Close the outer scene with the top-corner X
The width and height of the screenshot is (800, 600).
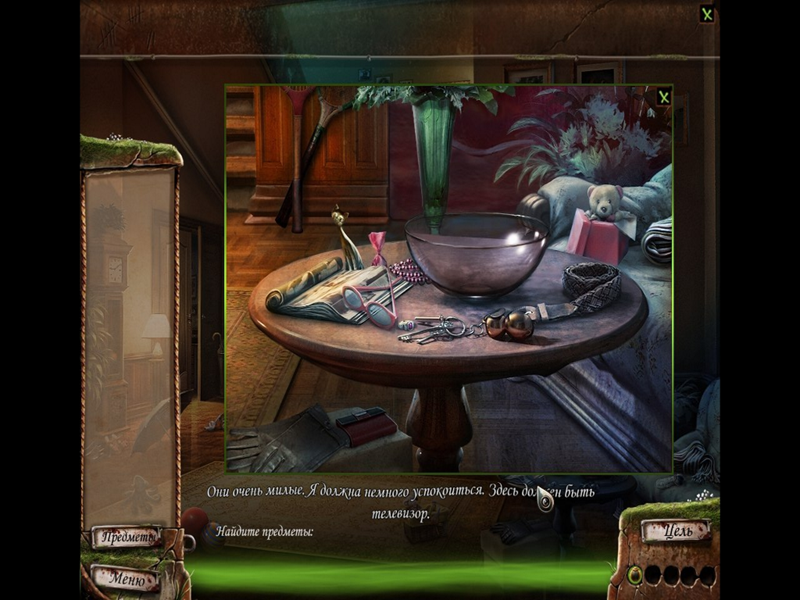click(x=707, y=14)
